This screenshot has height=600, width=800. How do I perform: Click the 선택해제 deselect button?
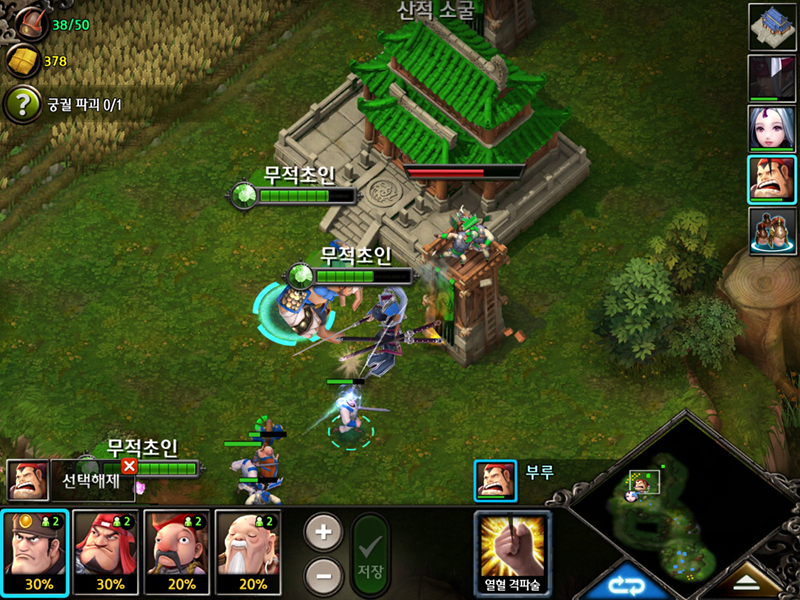point(91,480)
